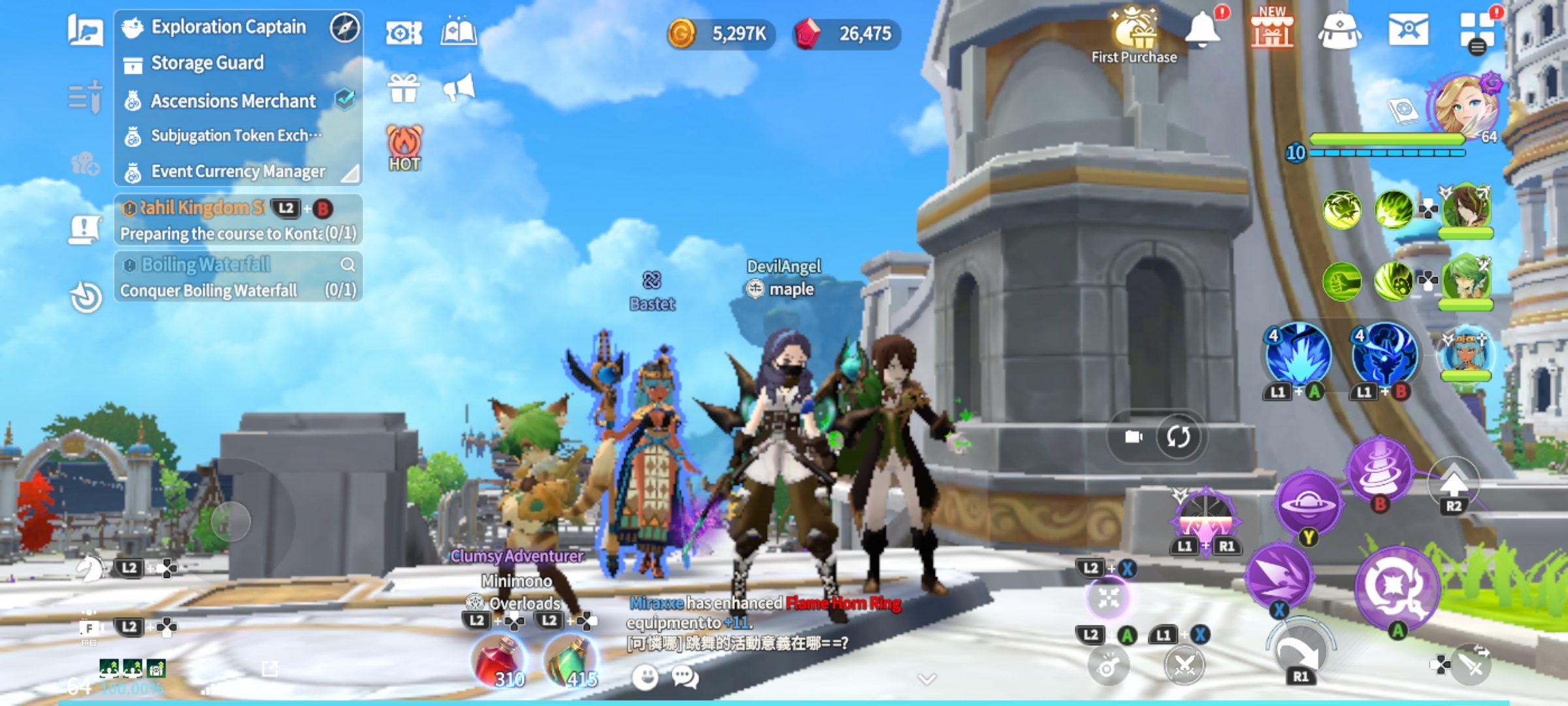
Task: Select Exploration Captain from the NPC list
Action: click(x=228, y=27)
